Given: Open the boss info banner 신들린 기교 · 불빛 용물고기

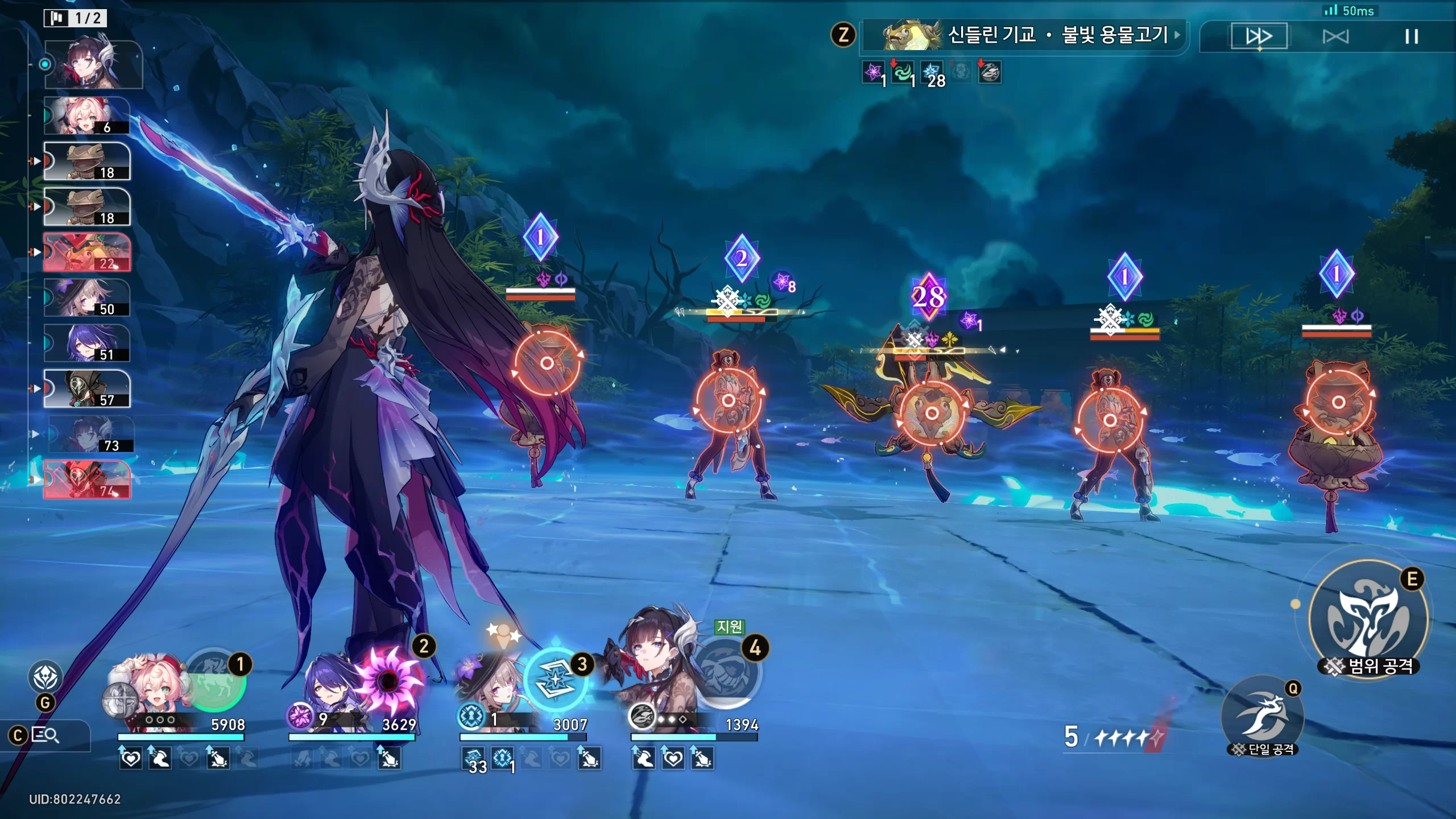Looking at the screenshot, I should point(1024,35).
